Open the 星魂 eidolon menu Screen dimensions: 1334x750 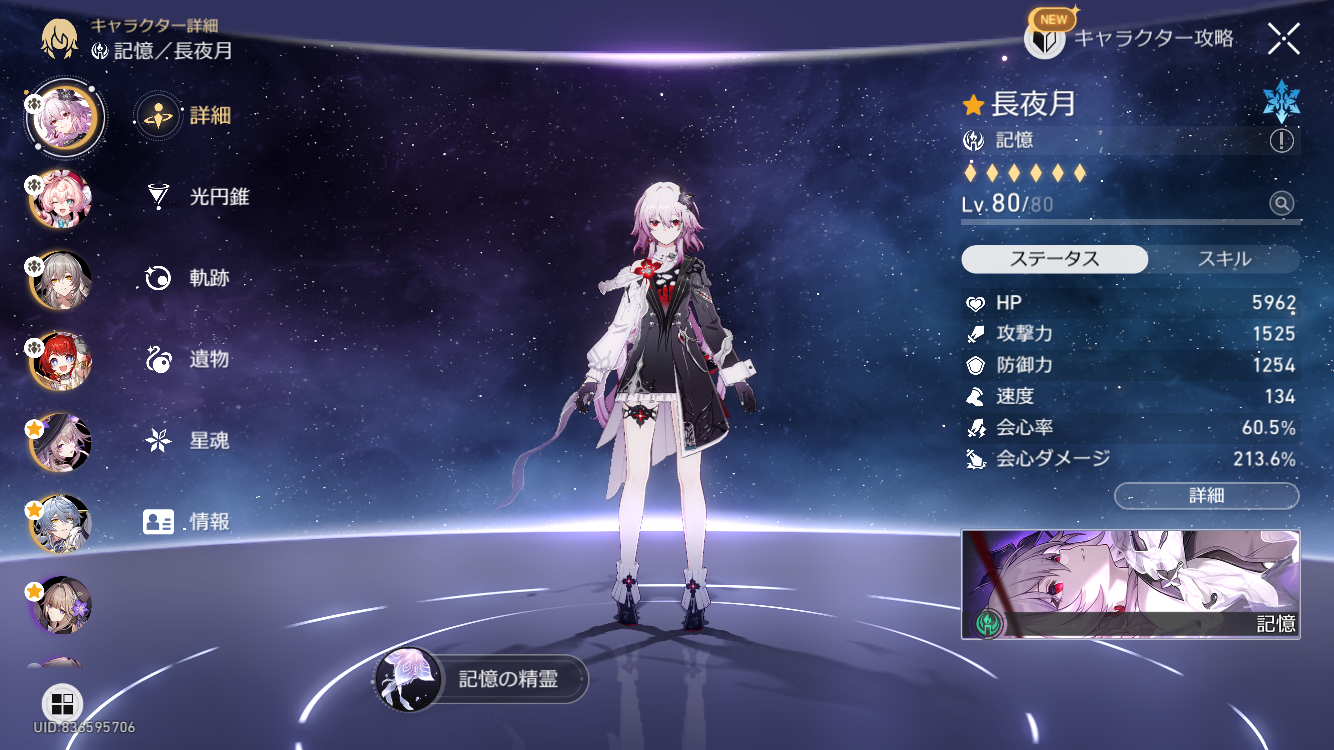coord(190,440)
